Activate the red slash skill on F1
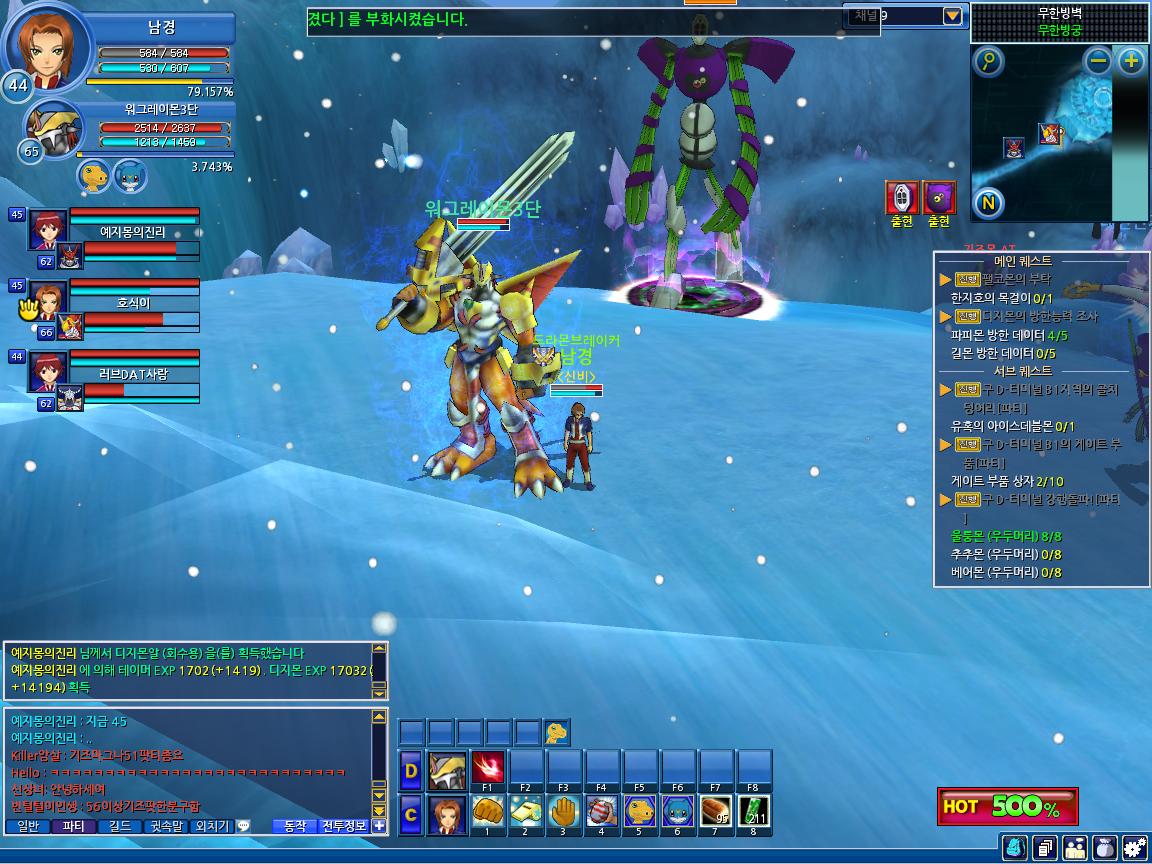Viewport: 1152px width, 864px height. [487, 769]
